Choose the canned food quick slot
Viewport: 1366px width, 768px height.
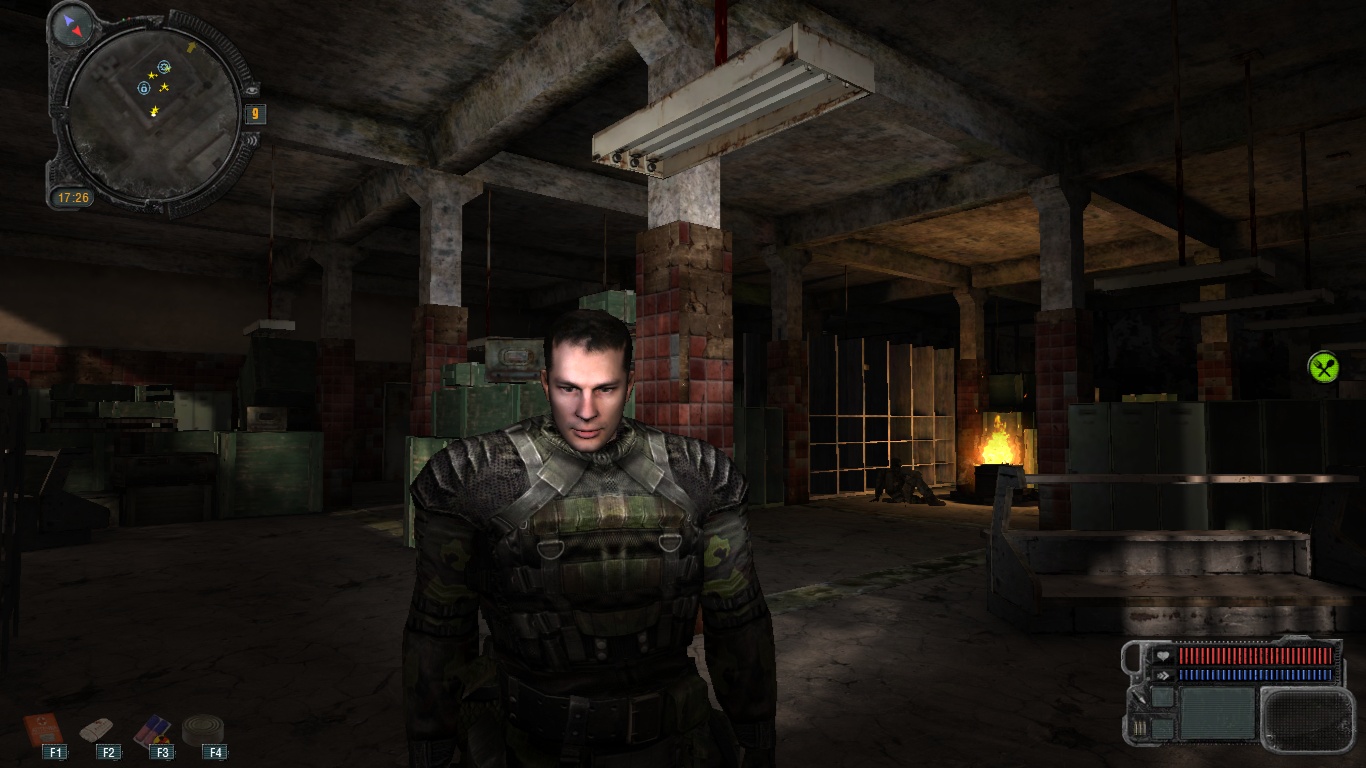tap(203, 728)
